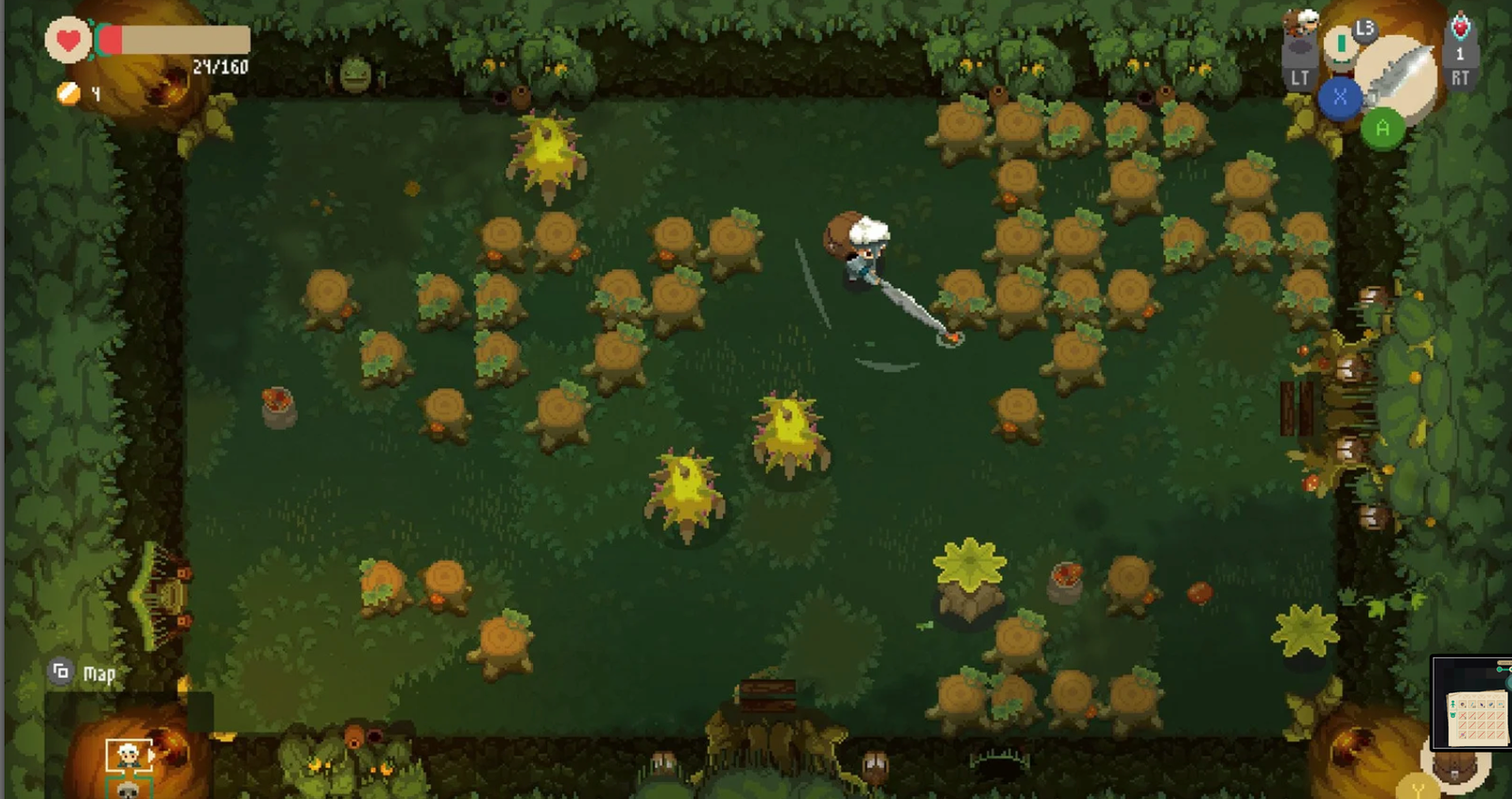Click the skull icon below the hero portrait

point(128,791)
